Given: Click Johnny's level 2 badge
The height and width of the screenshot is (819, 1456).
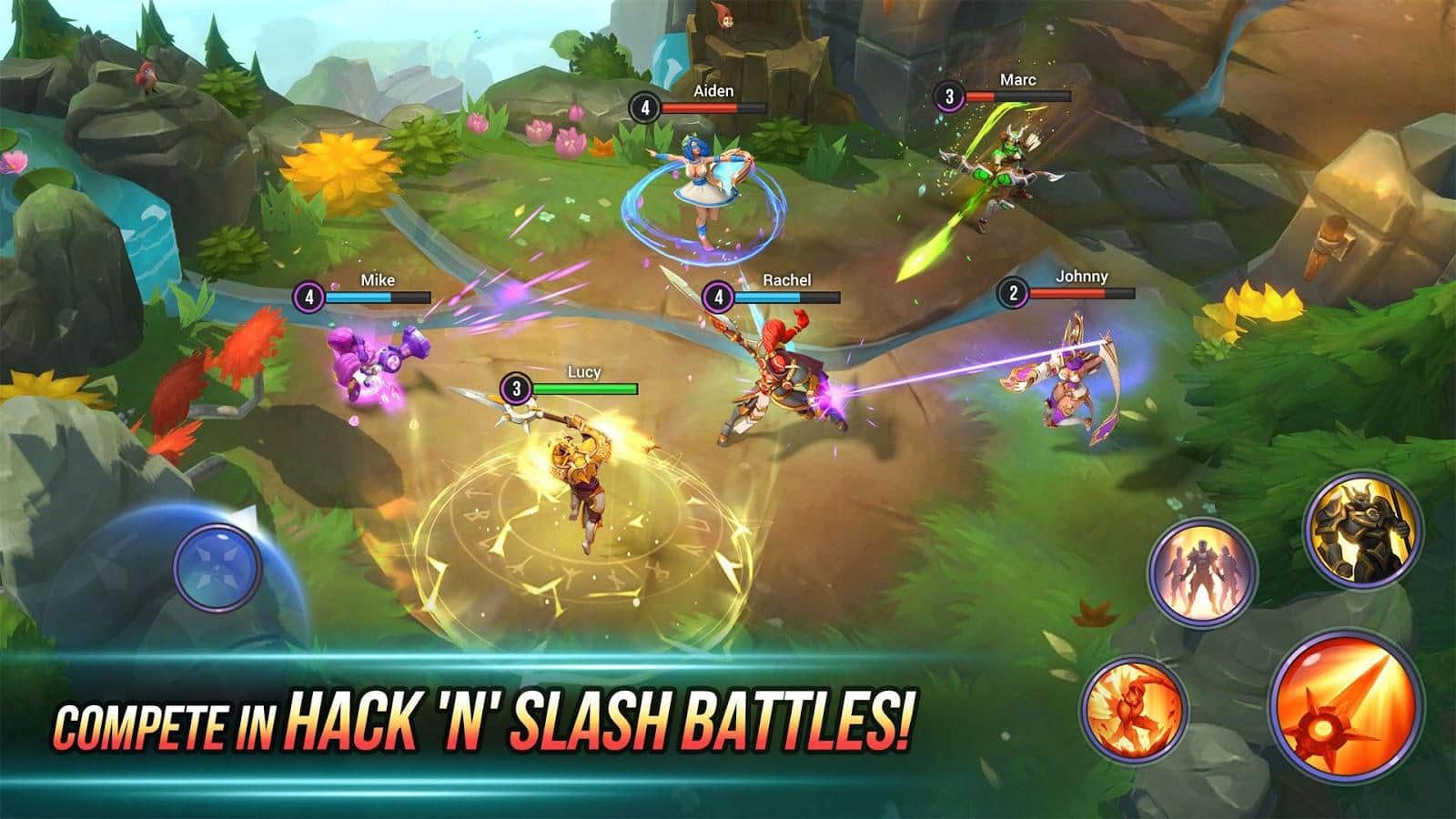Looking at the screenshot, I should coord(1013,293).
